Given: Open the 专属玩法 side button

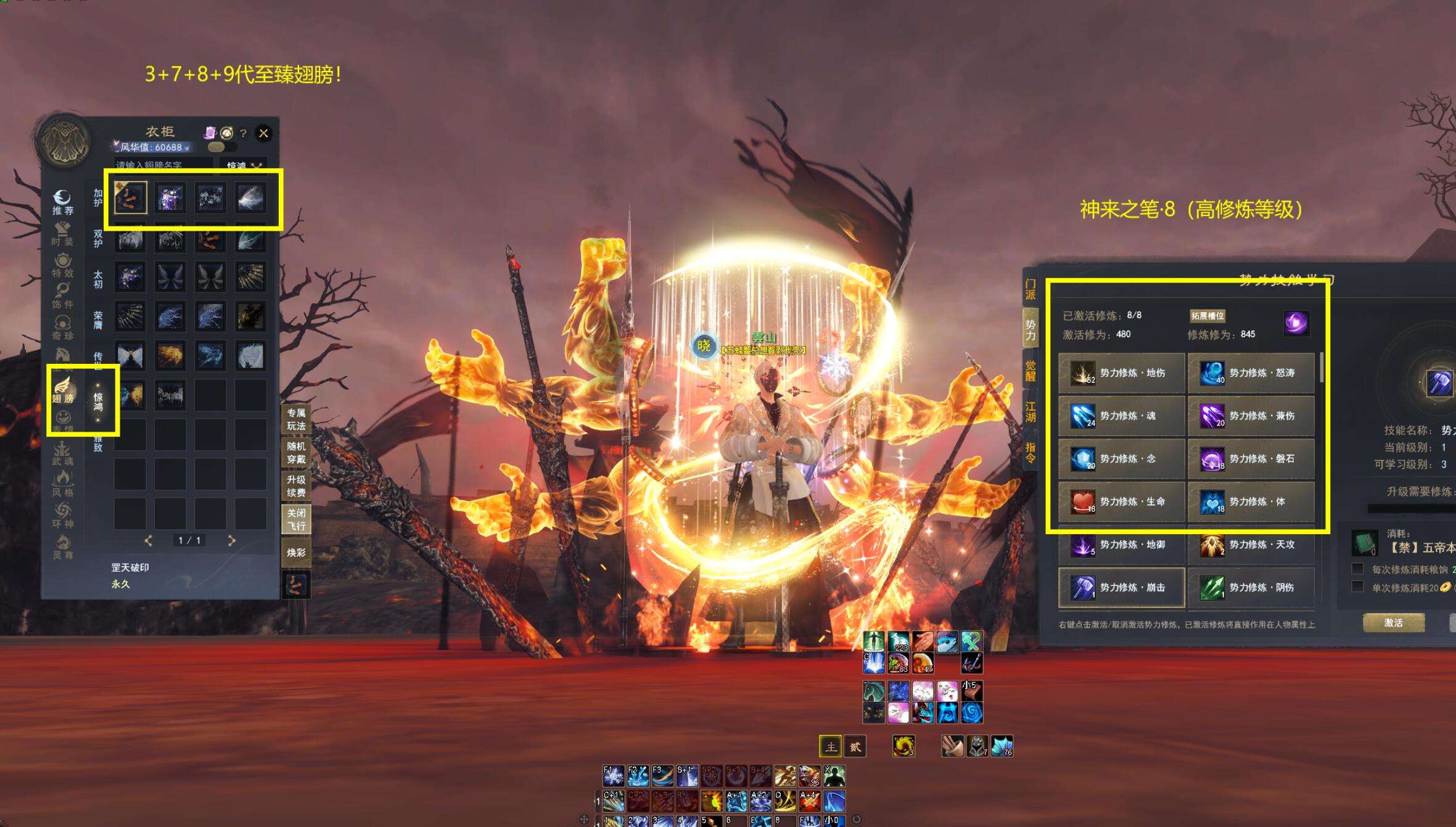Looking at the screenshot, I should tap(296, 419).
